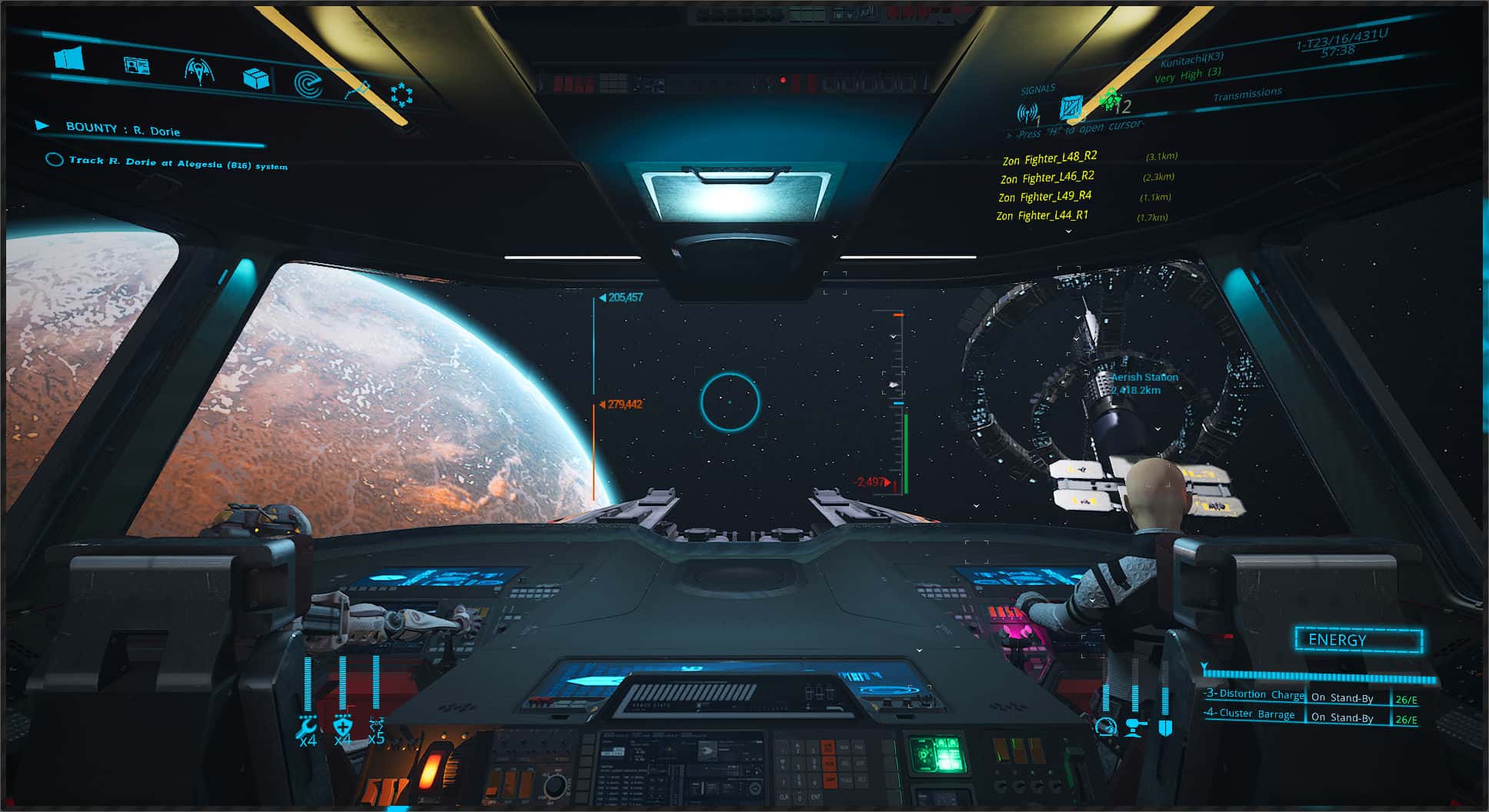Toggle Cluster Barrage off Stand-By

pyautogui.click(x=1341, y=716)
